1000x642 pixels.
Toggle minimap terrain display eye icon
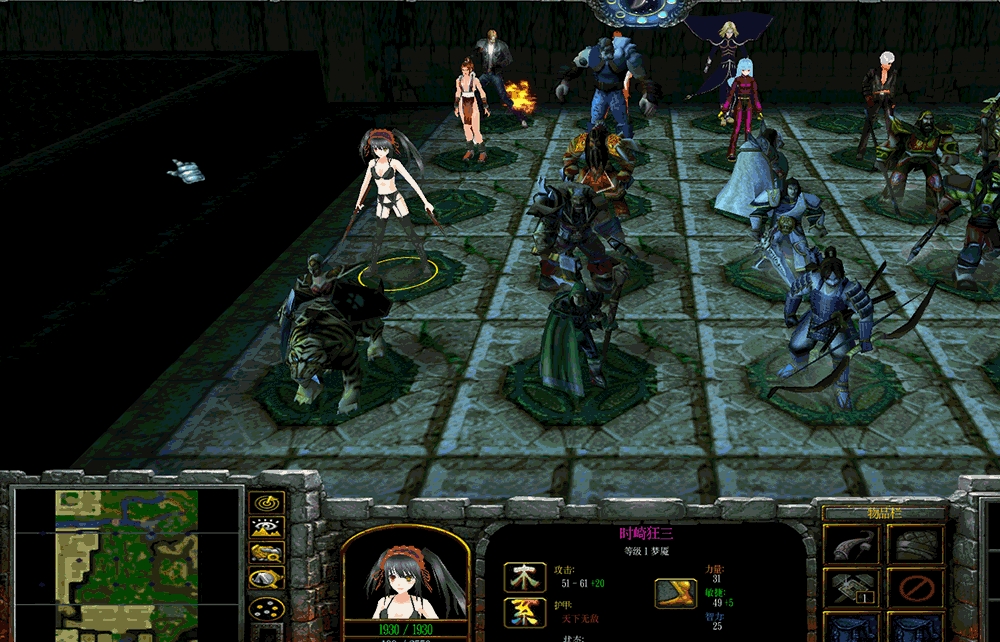coord(266,528)
